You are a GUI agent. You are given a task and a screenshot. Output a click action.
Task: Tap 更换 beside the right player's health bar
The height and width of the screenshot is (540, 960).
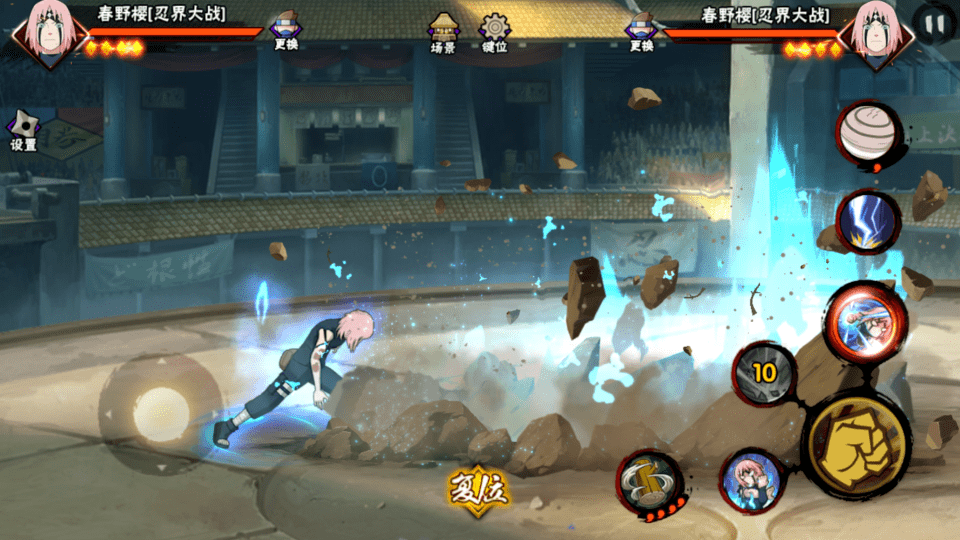click(x=641, y=31)
